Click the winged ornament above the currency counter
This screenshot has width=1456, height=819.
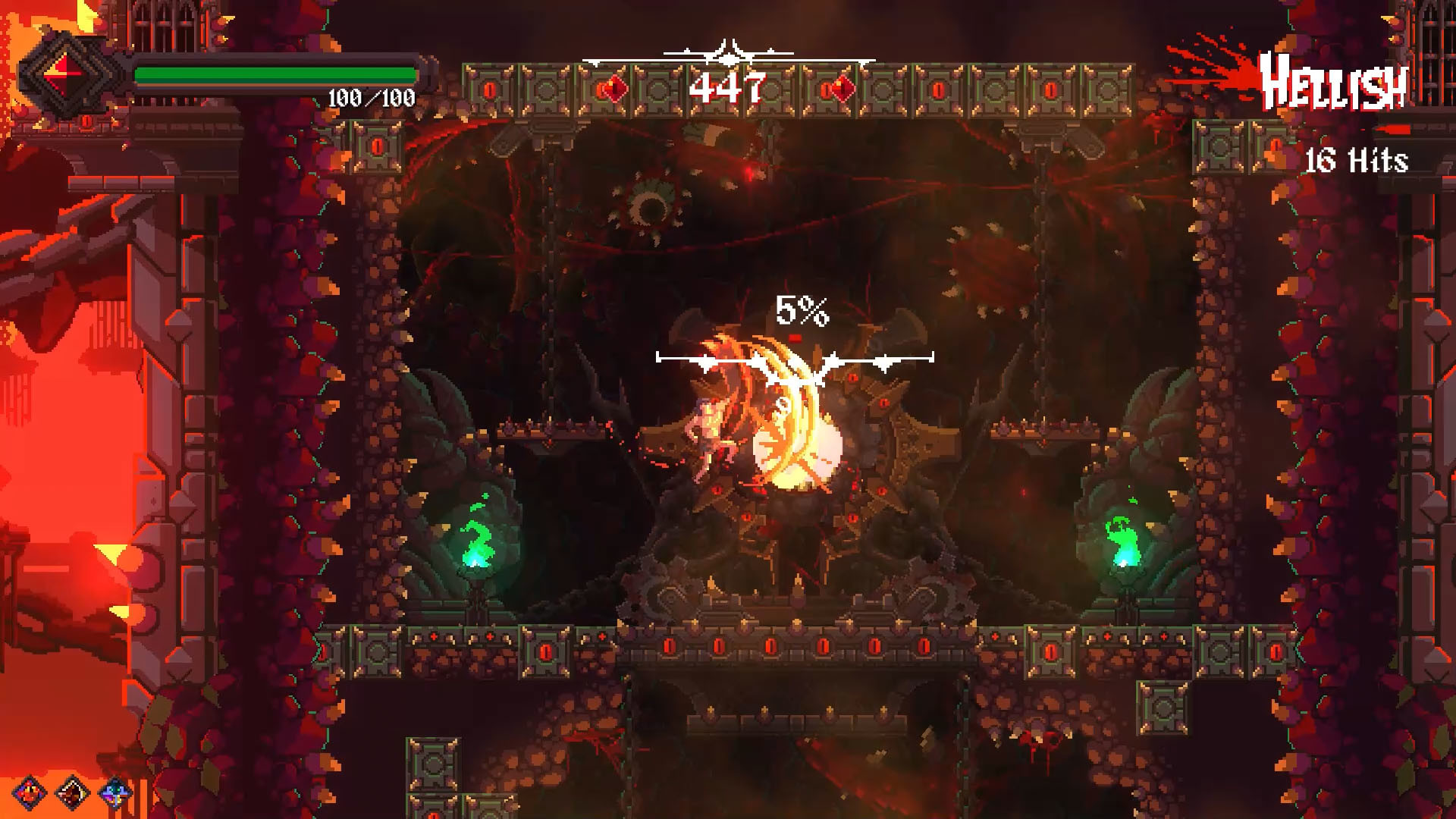point(728,52)
